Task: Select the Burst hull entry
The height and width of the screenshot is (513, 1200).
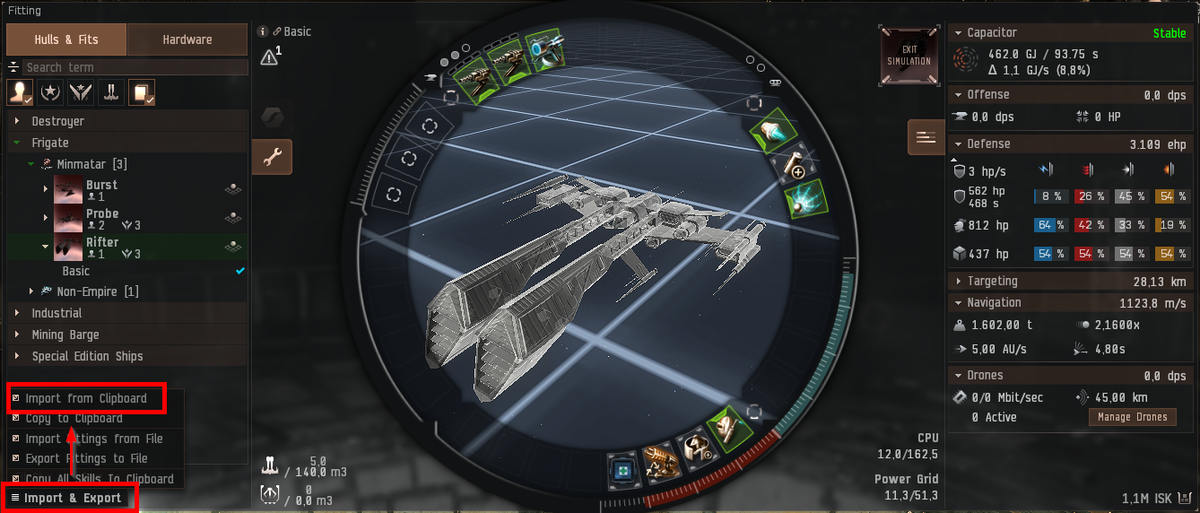Action: [101, 186]
